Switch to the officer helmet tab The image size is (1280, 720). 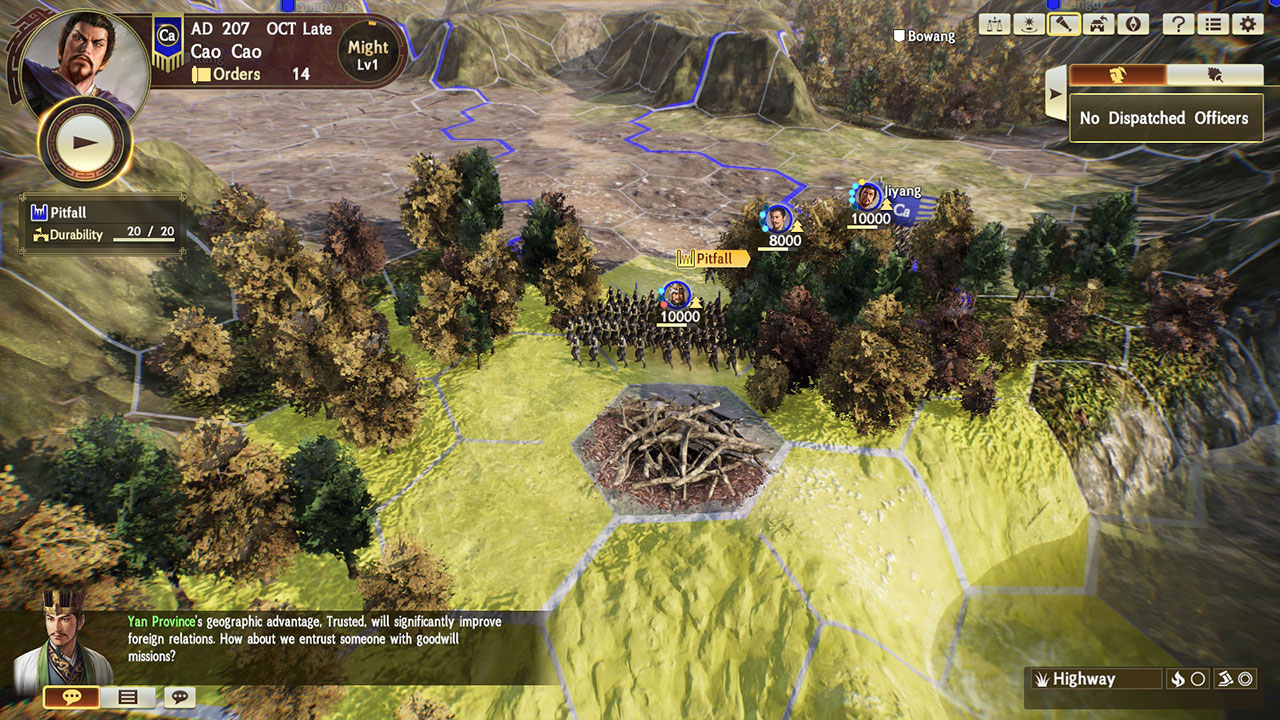(x=1118, y=75)
